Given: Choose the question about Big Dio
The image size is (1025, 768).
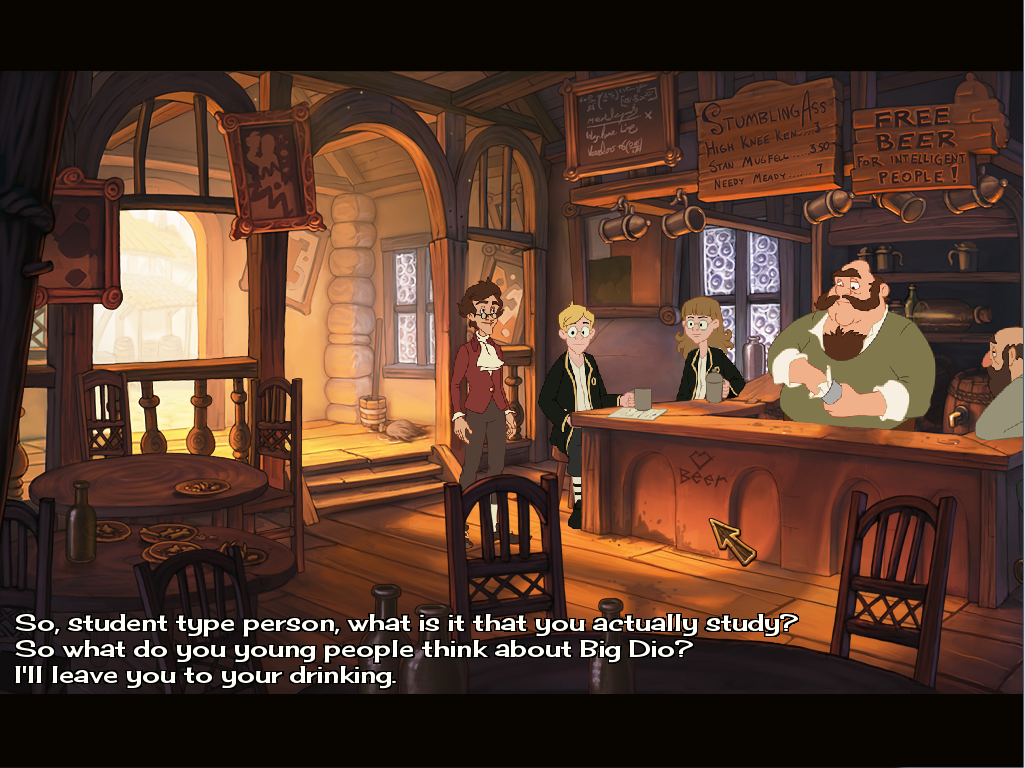Looking at the screenshot, I should (x=354, y=650).
